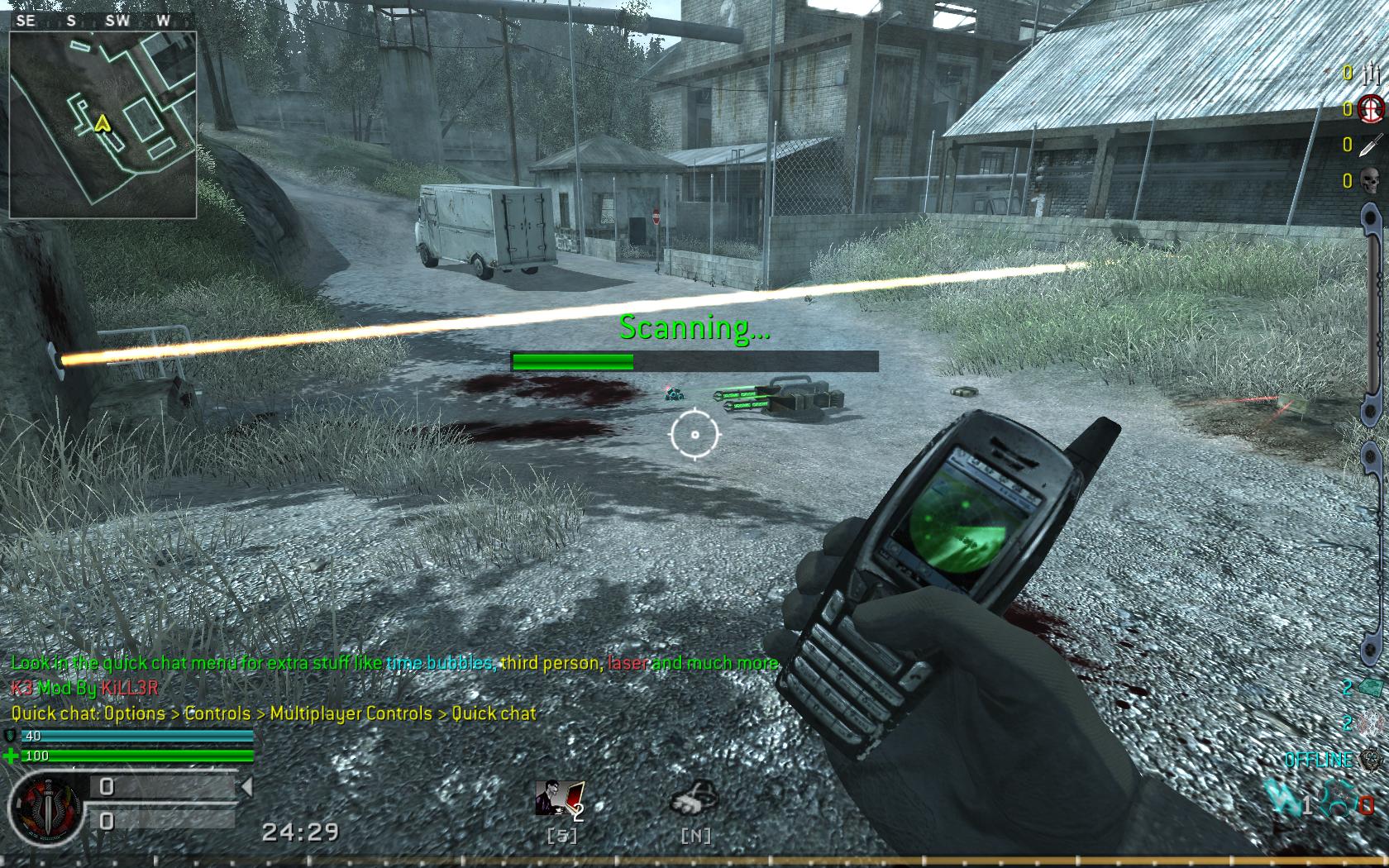Activate the night vision goggles icon

pyautogui.click(x=693, y=799)
